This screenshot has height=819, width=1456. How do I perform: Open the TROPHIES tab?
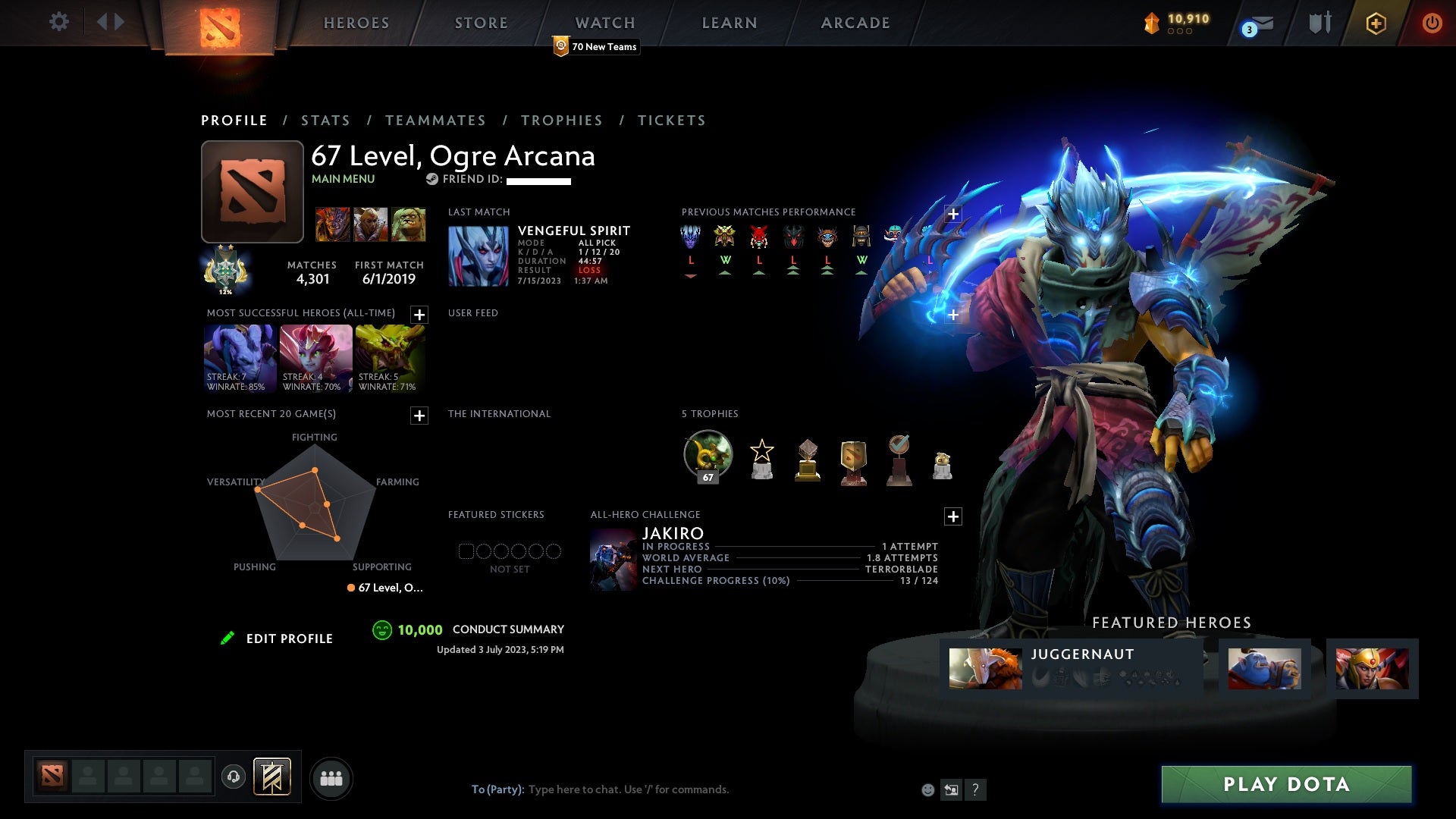[x=561, y=120]
